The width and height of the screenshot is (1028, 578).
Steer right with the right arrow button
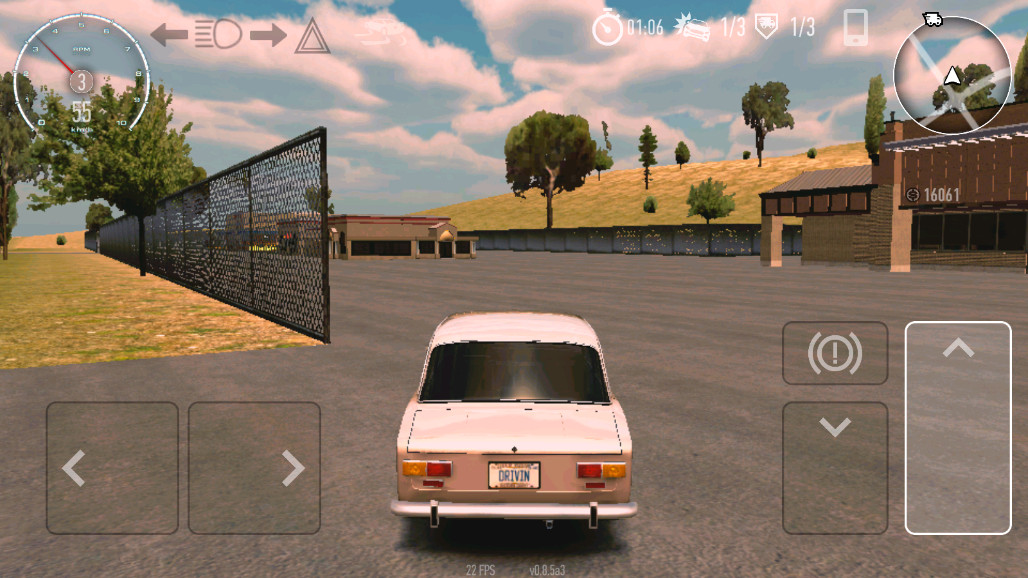pos(254,467)
